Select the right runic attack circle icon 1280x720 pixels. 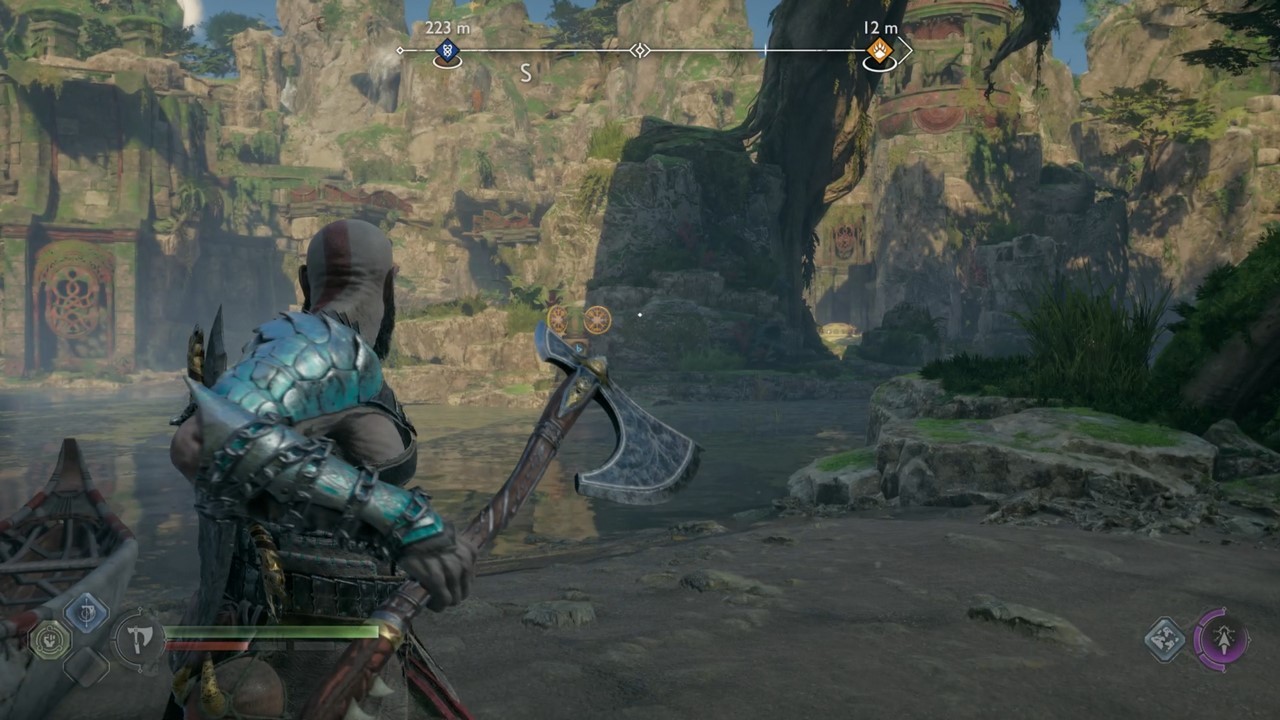[595, 321]
